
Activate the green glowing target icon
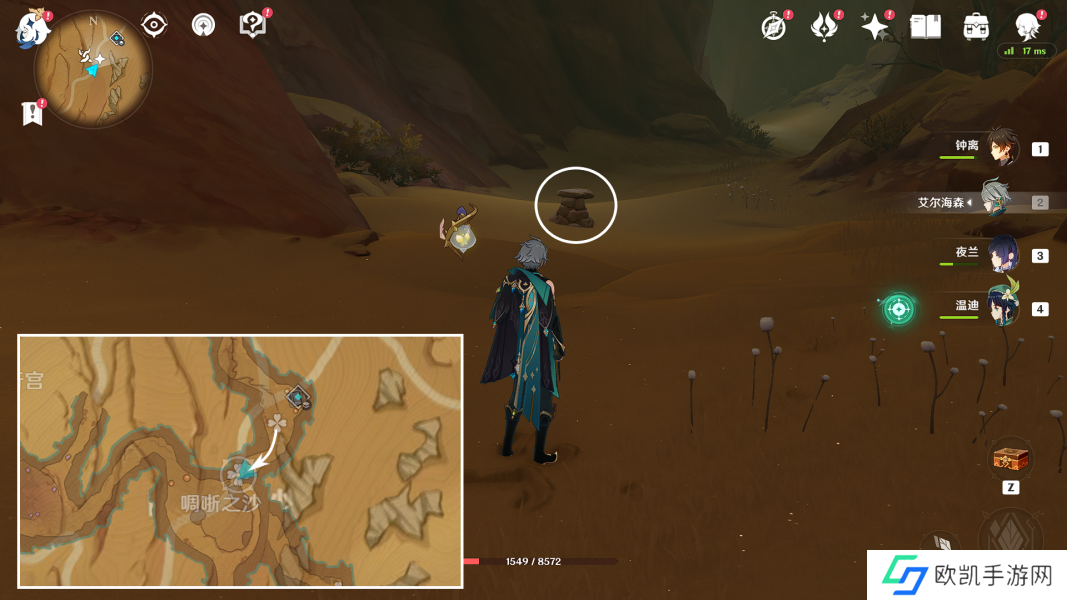tap(898, 309)
